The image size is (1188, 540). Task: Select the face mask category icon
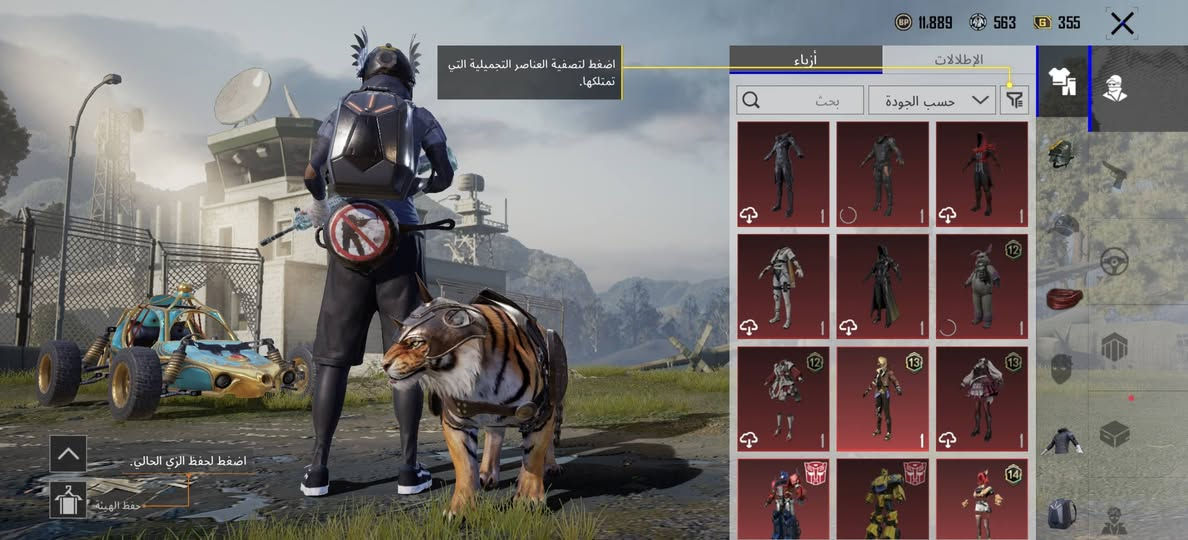[1061, 367]
